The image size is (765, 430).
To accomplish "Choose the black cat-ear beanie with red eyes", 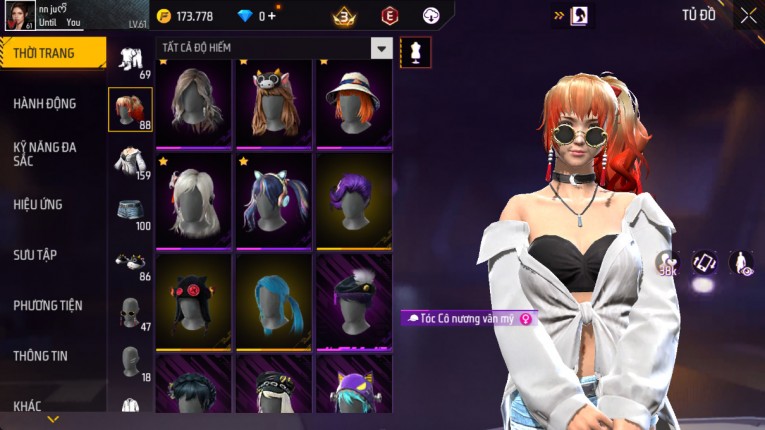I will coord(194,300).
